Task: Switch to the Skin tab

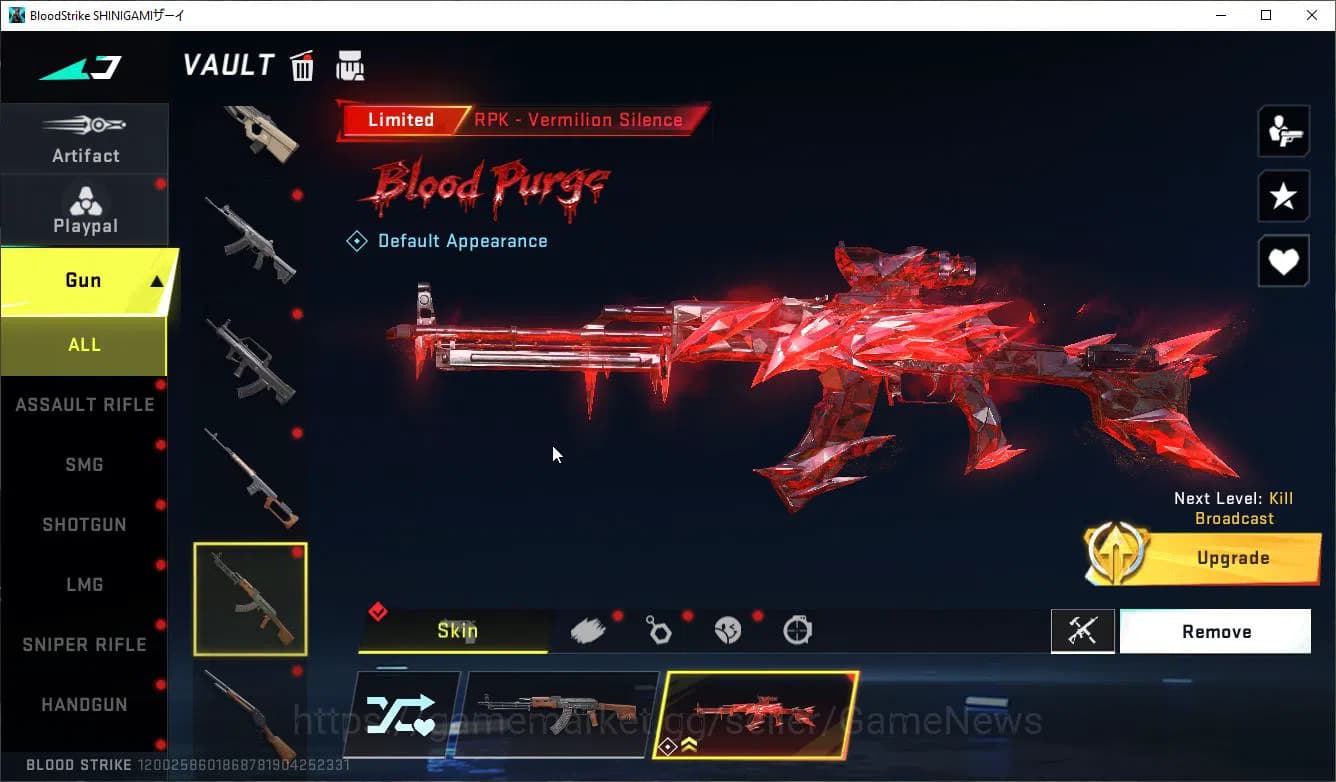Action: click(458, 630)
